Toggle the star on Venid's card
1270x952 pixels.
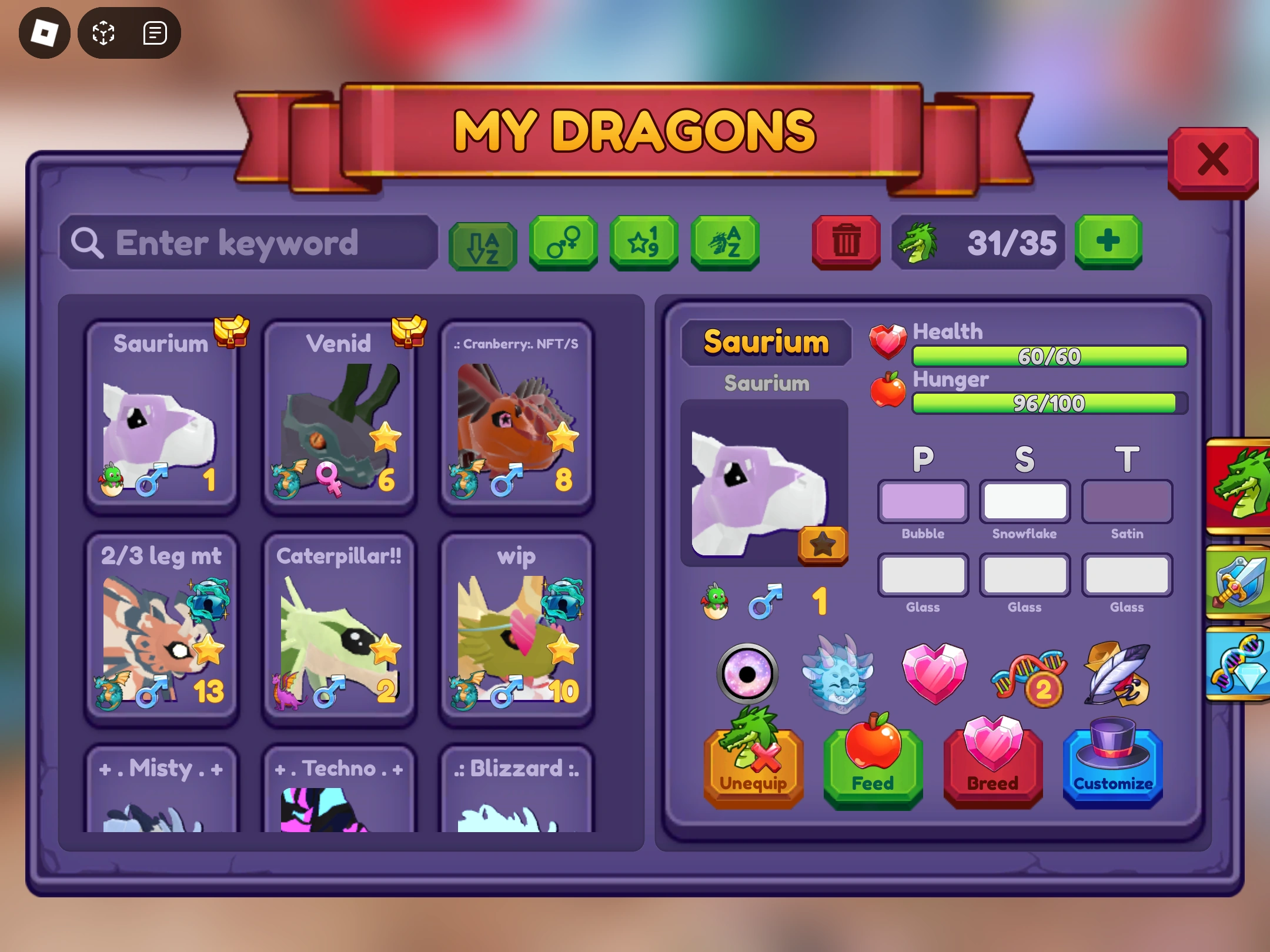(385, 436)
